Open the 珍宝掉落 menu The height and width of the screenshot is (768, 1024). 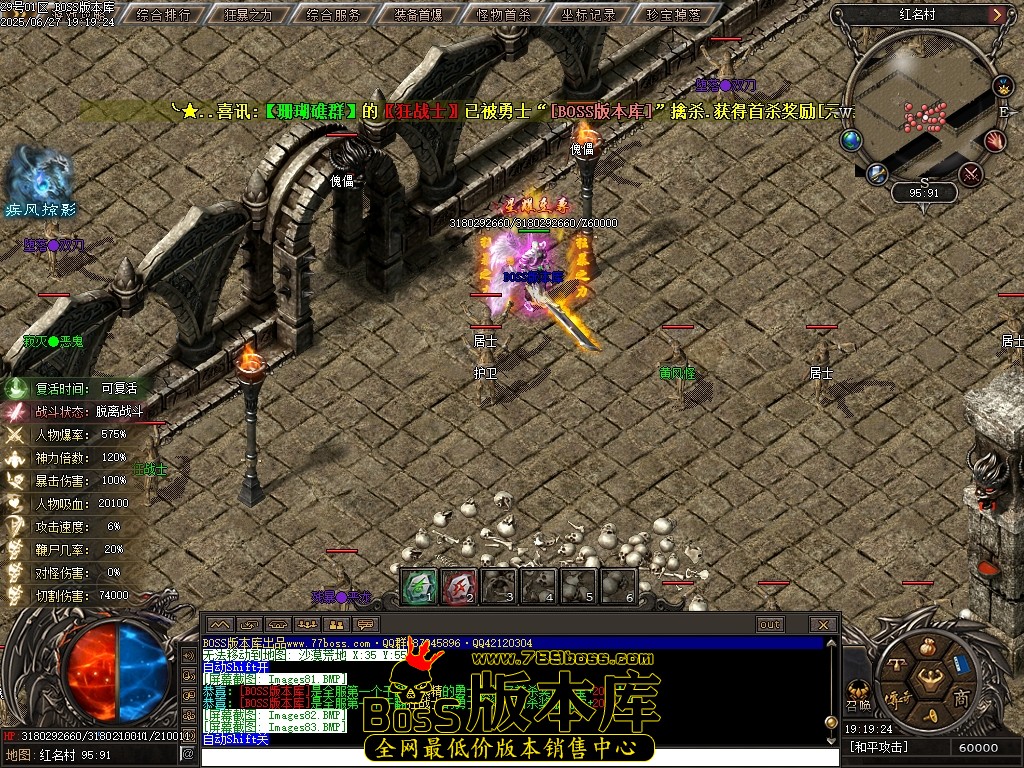(673, 15)
